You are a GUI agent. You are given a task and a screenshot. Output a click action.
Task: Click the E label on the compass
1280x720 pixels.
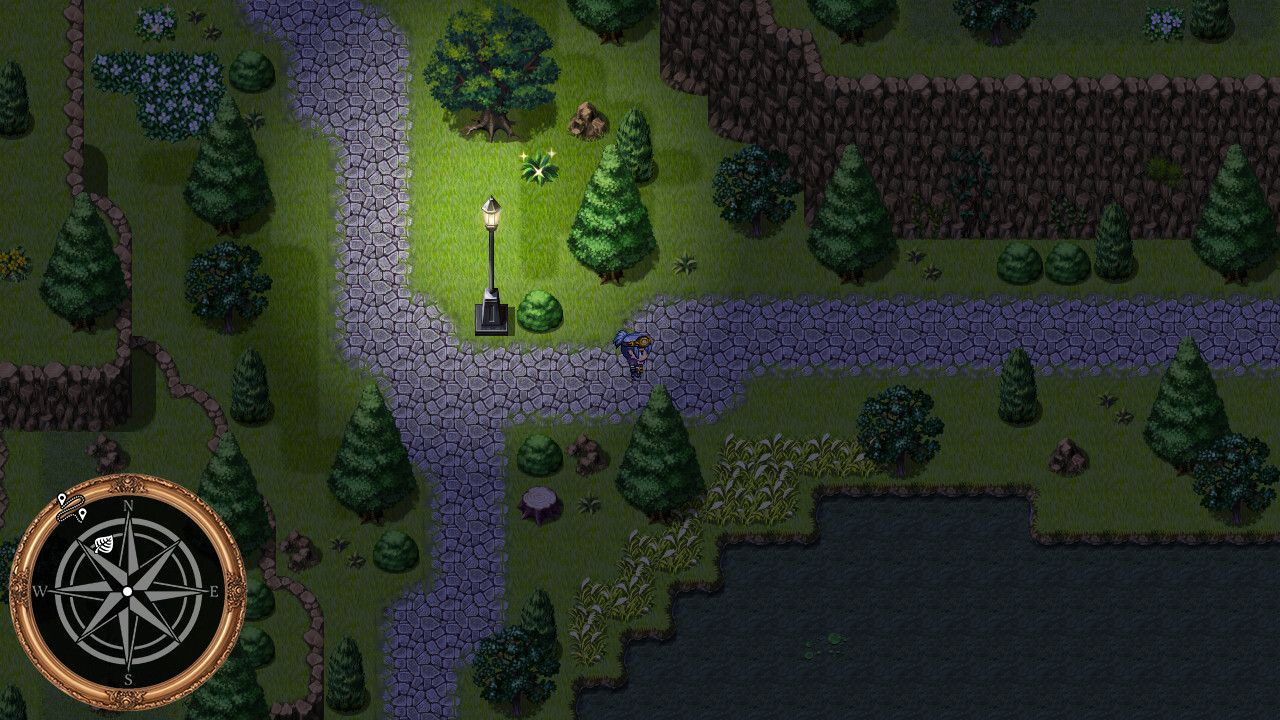pos(213,590)
